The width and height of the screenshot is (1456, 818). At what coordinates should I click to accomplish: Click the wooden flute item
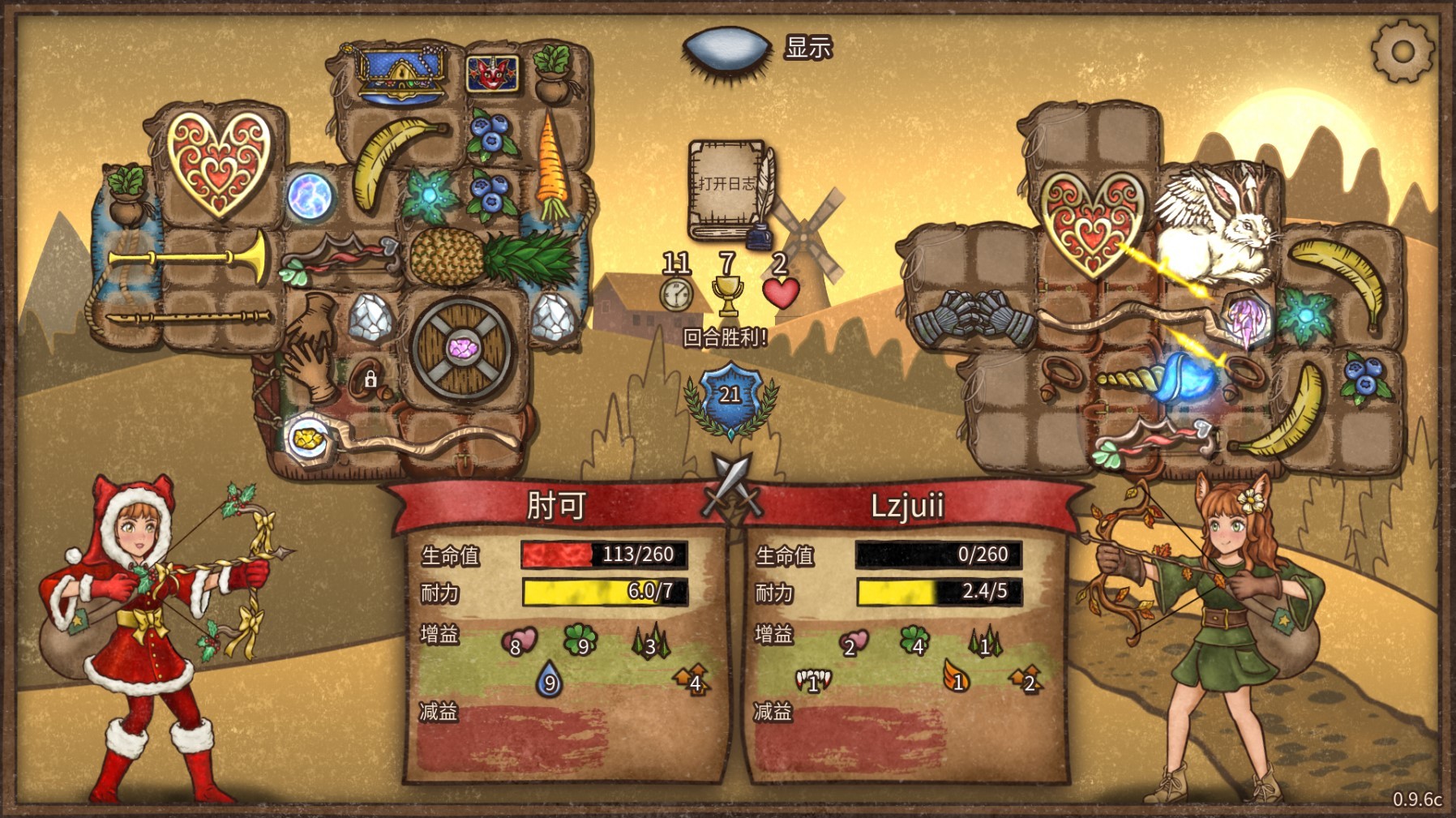[x=189, y=318]
